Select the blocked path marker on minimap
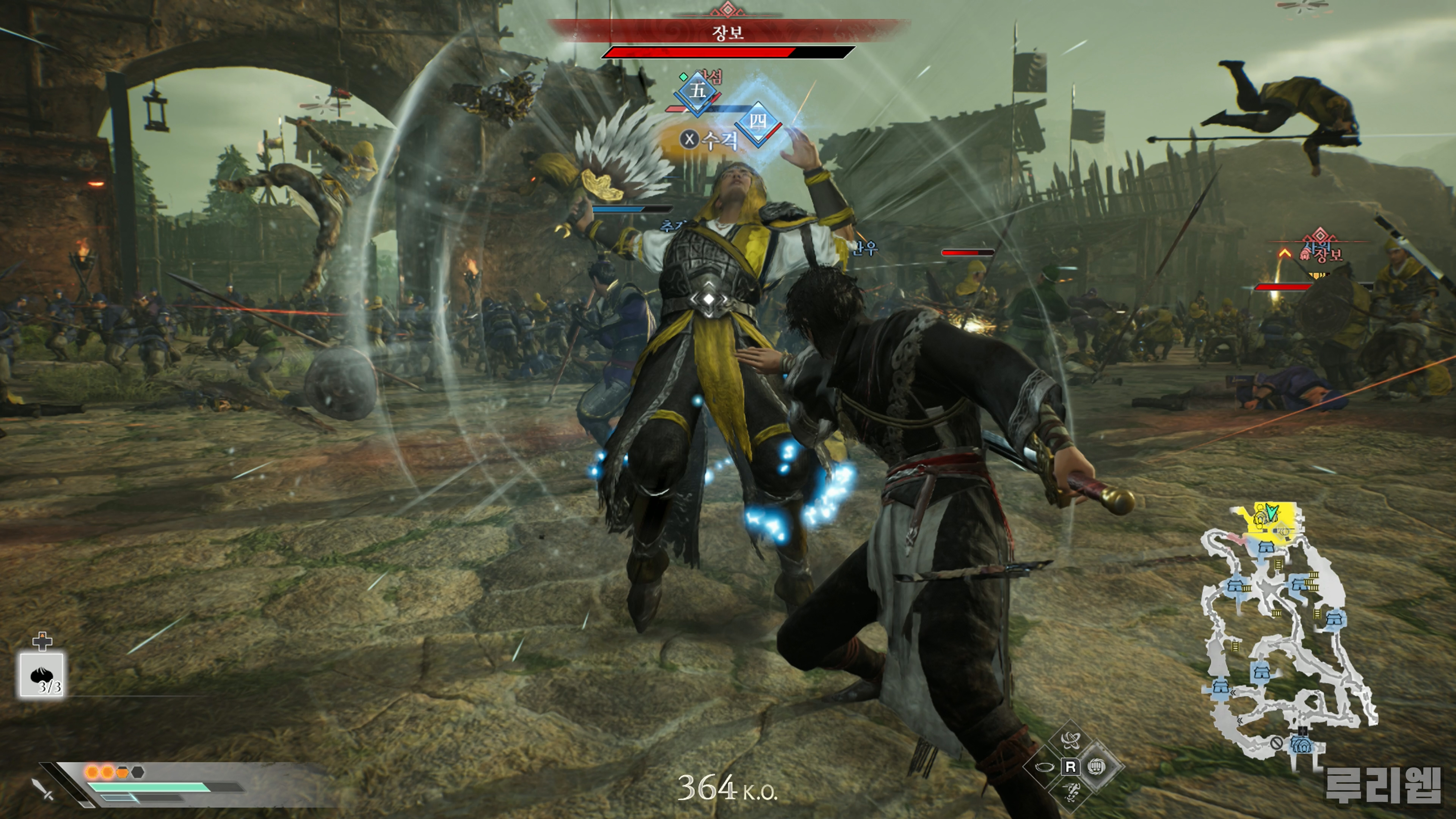The width and height of the screenshot is (1456, 819). tap(1276, 742)
